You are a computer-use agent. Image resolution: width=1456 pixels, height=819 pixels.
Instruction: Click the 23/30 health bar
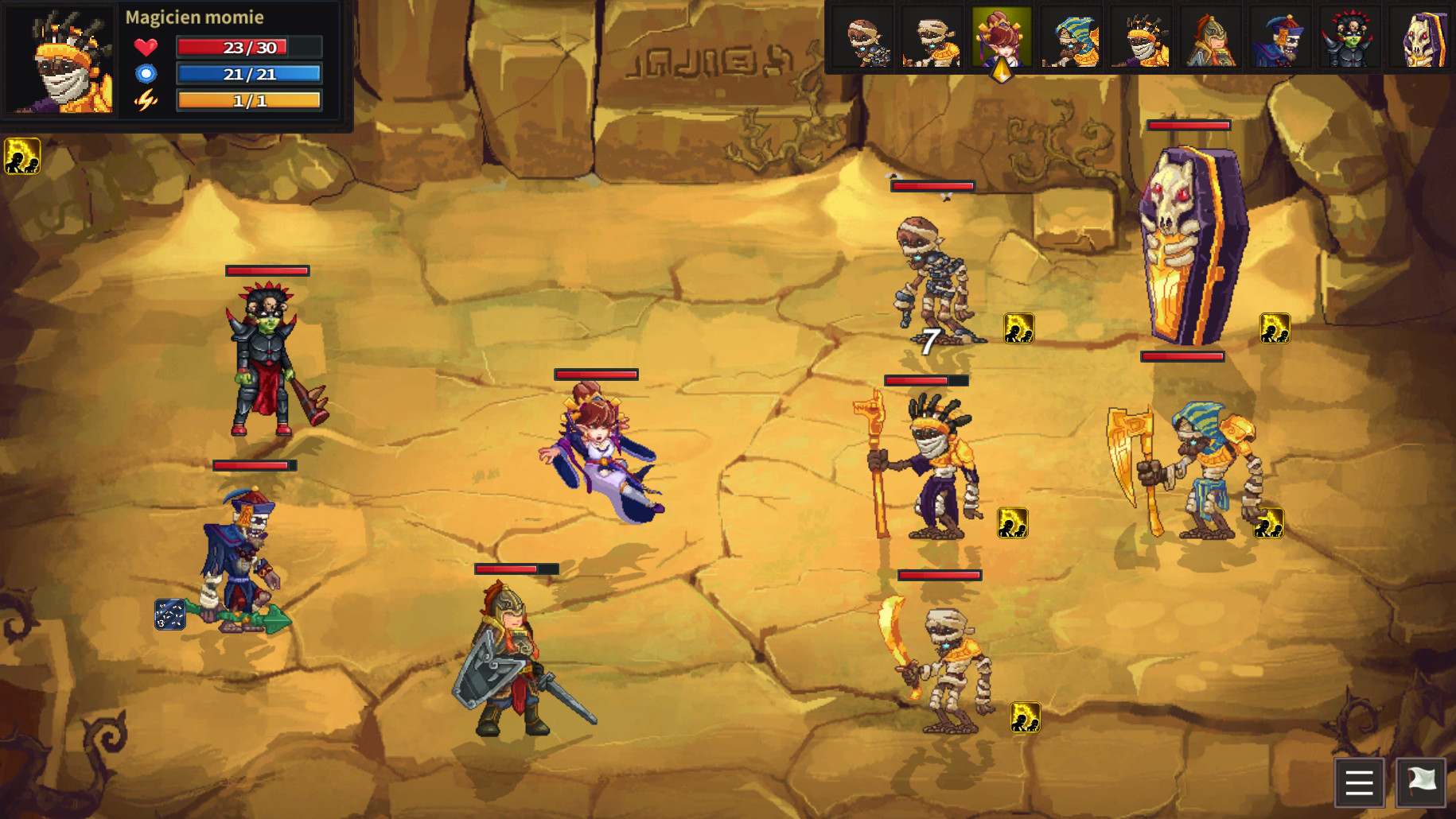[248, 46]
